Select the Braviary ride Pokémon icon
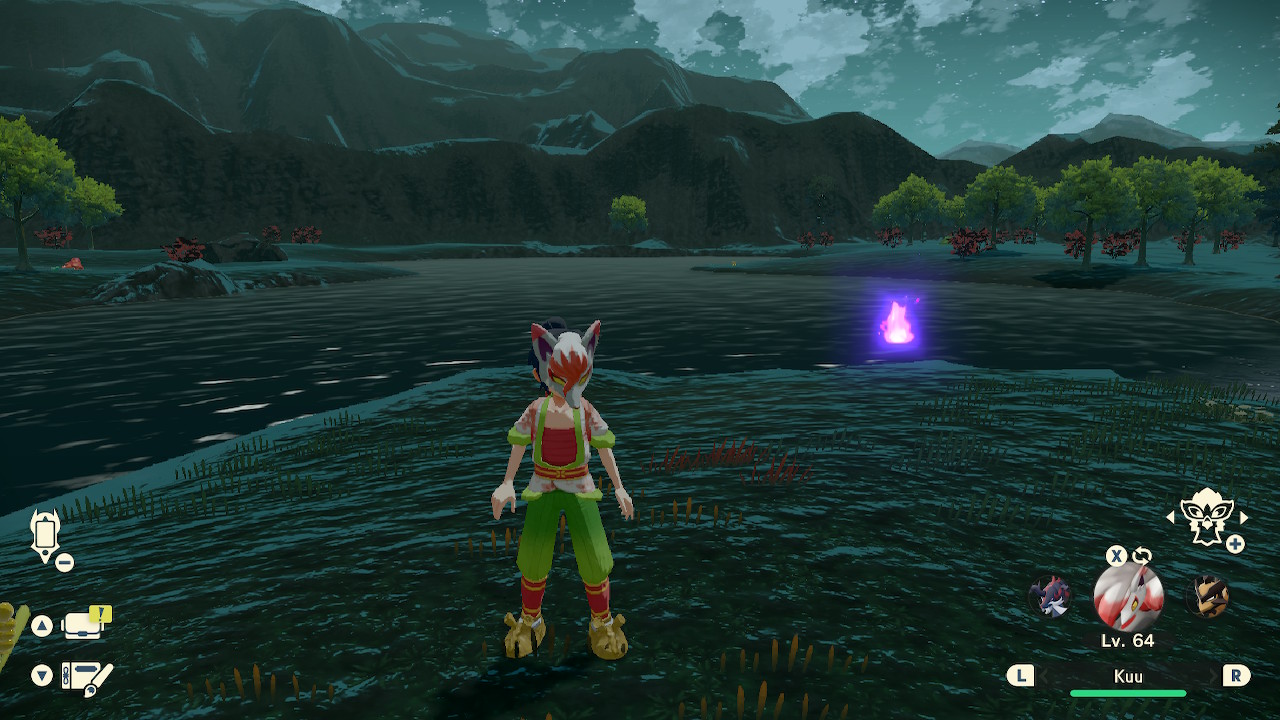The width and height of the screenshot is (1280, 720). point(1206,517)
